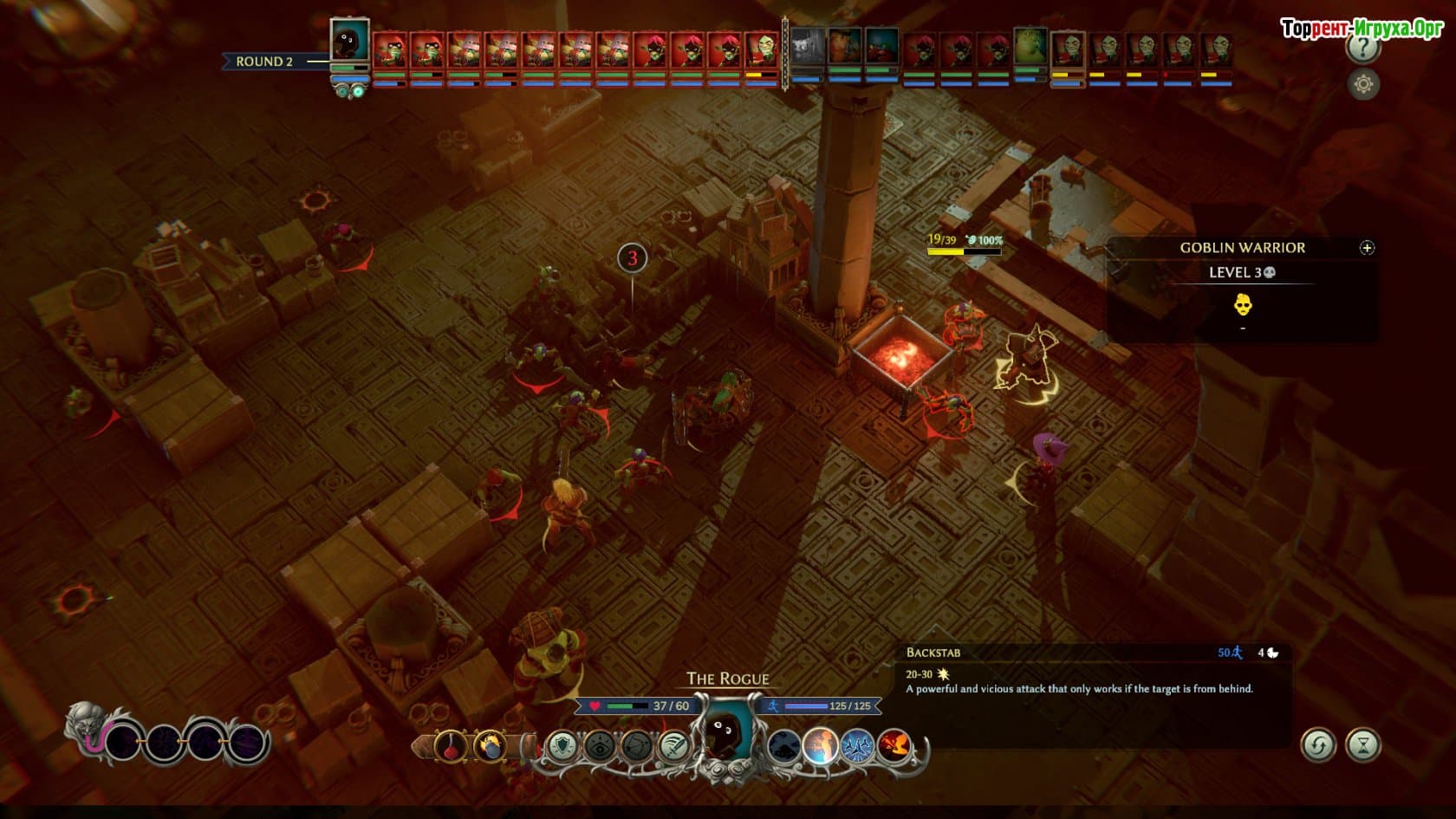Activate the shield defense stance
1456x819 pixels.
click(562, 745)
